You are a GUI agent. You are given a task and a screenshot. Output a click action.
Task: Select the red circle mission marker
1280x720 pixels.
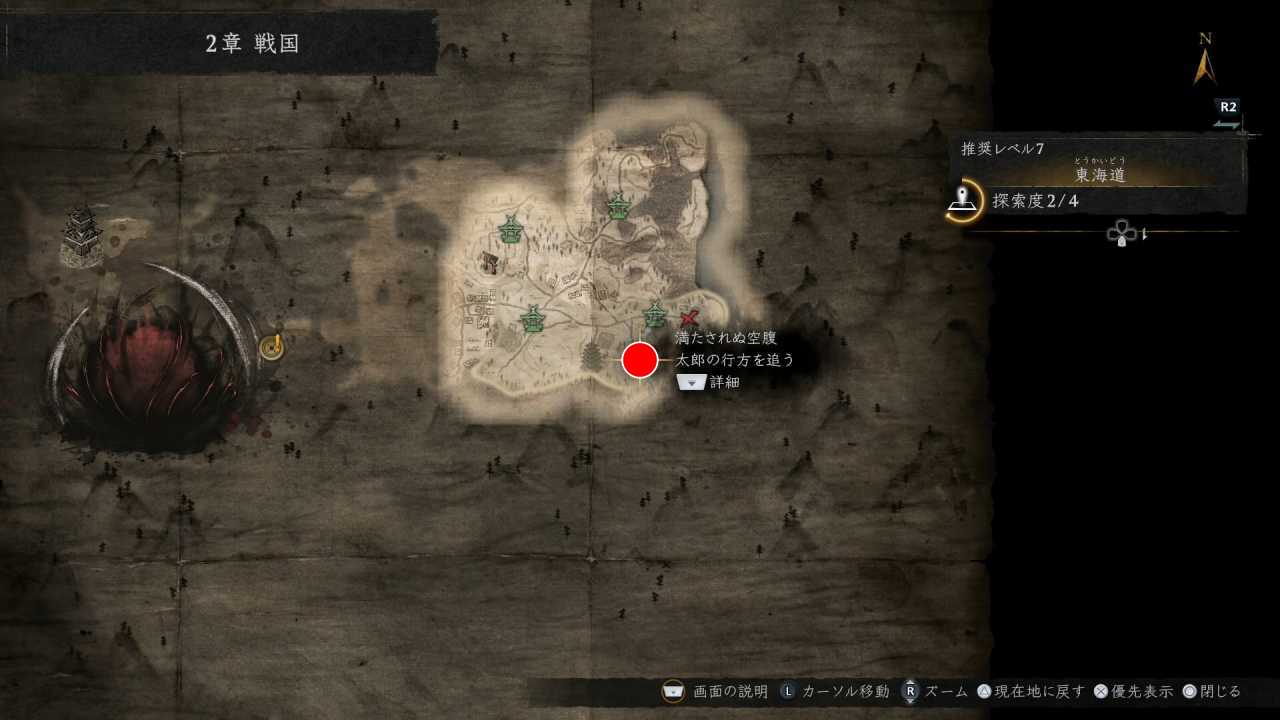tap(640, 360)
